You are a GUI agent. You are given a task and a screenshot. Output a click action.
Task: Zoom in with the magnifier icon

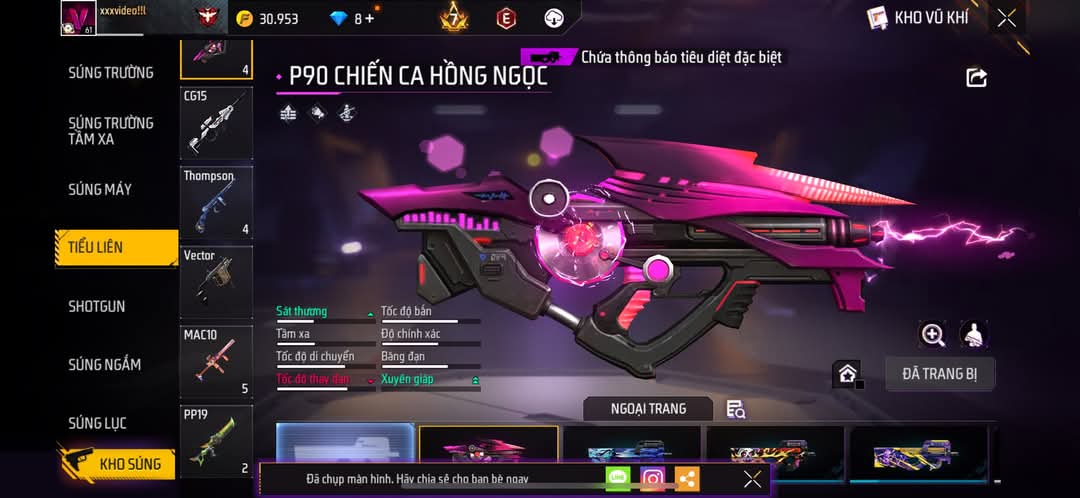click(933, 335)
